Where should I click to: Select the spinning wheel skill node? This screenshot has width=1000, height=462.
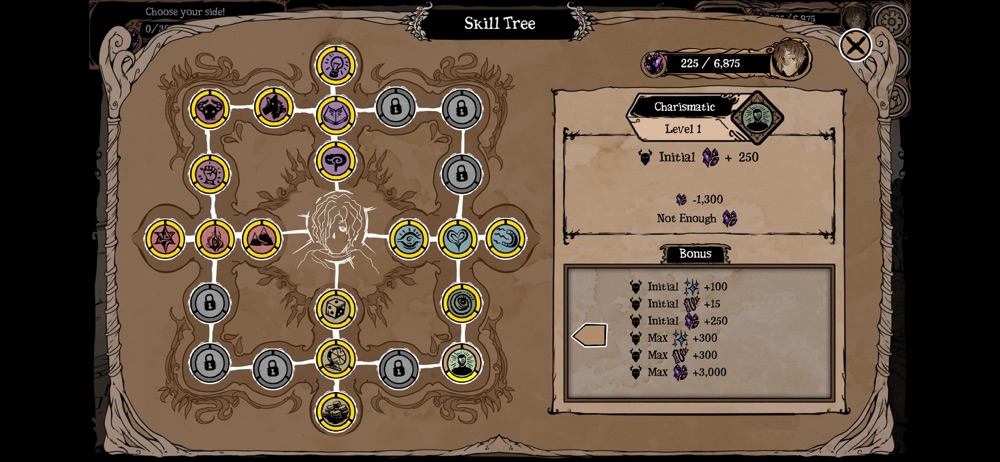pyautogui.click(x=336, y=358)
